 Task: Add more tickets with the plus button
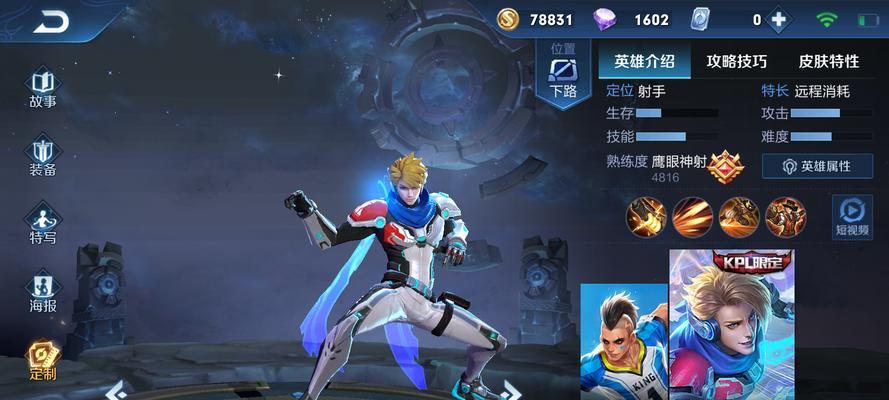779,19
